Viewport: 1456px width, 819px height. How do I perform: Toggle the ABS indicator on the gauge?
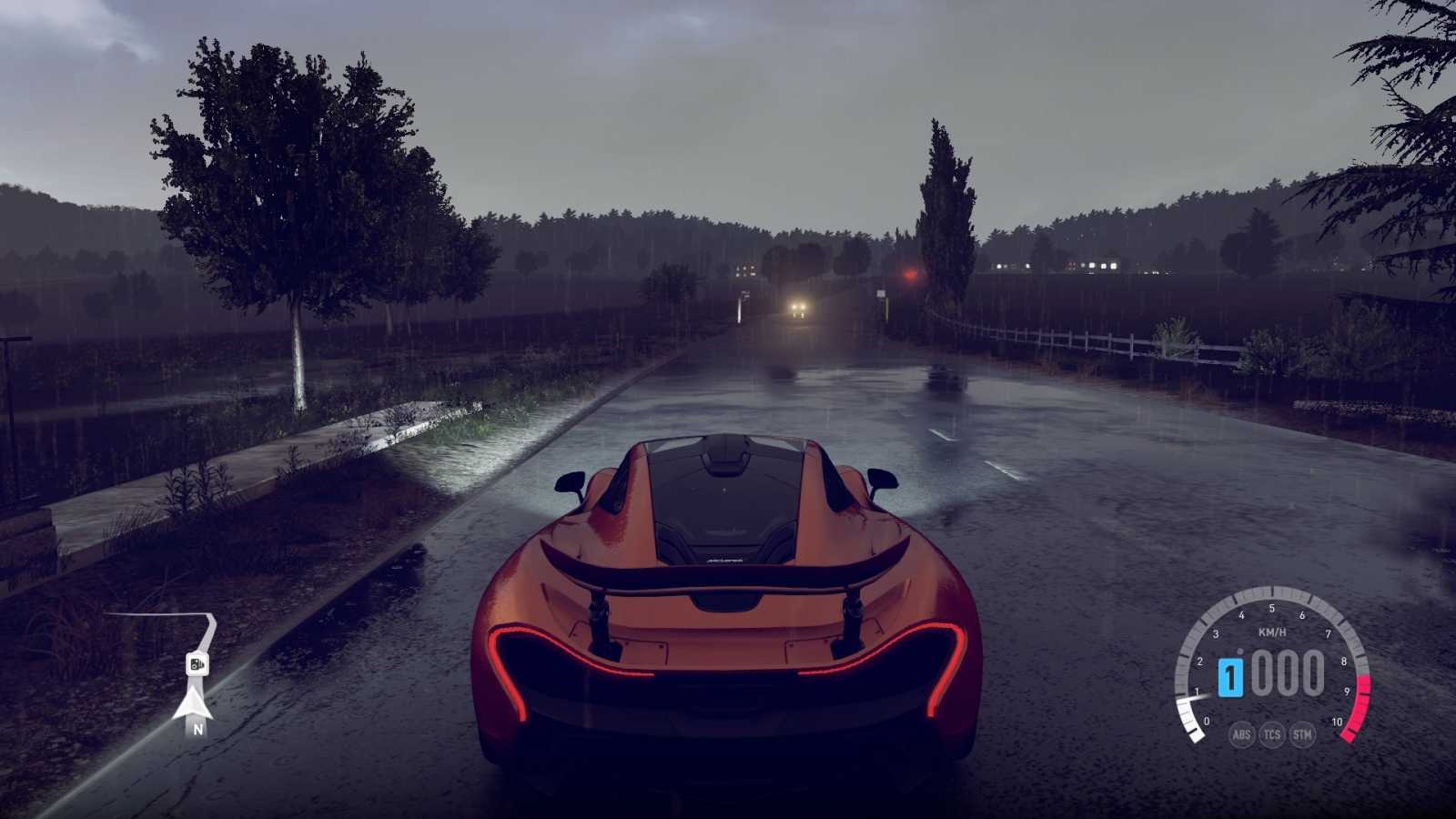point(1243,735)
